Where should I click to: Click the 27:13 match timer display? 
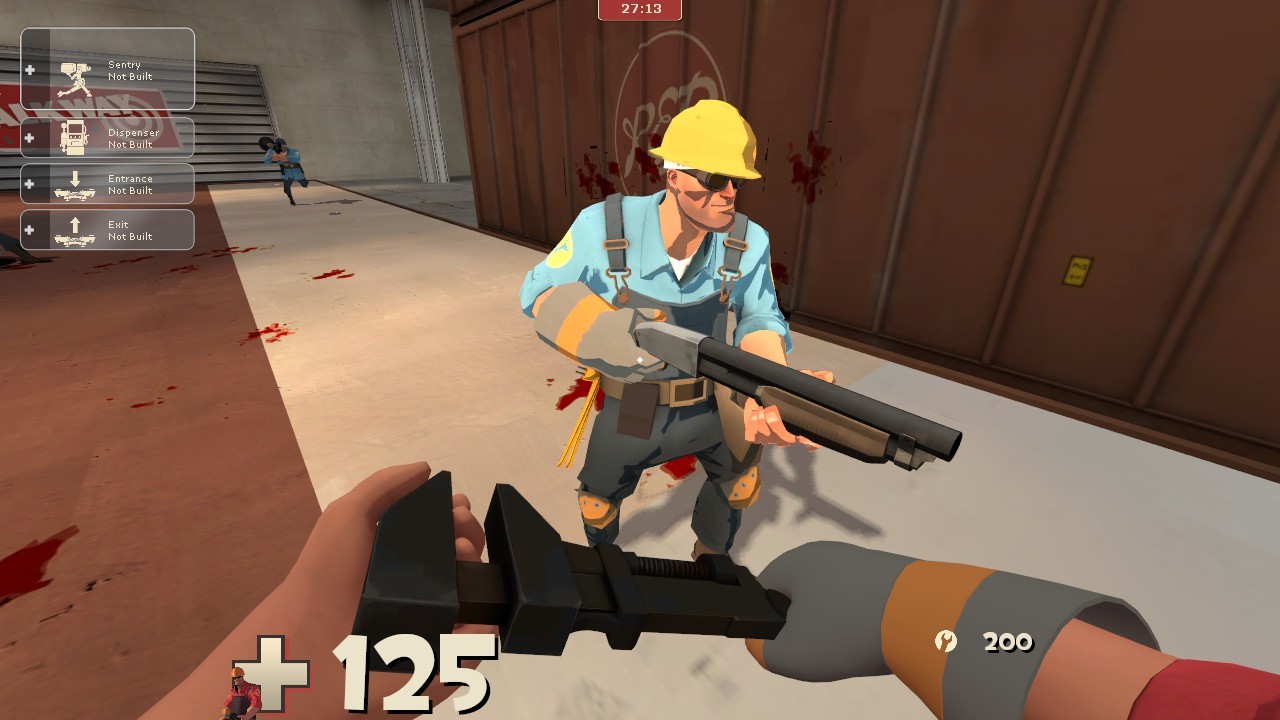coord(640,11)
